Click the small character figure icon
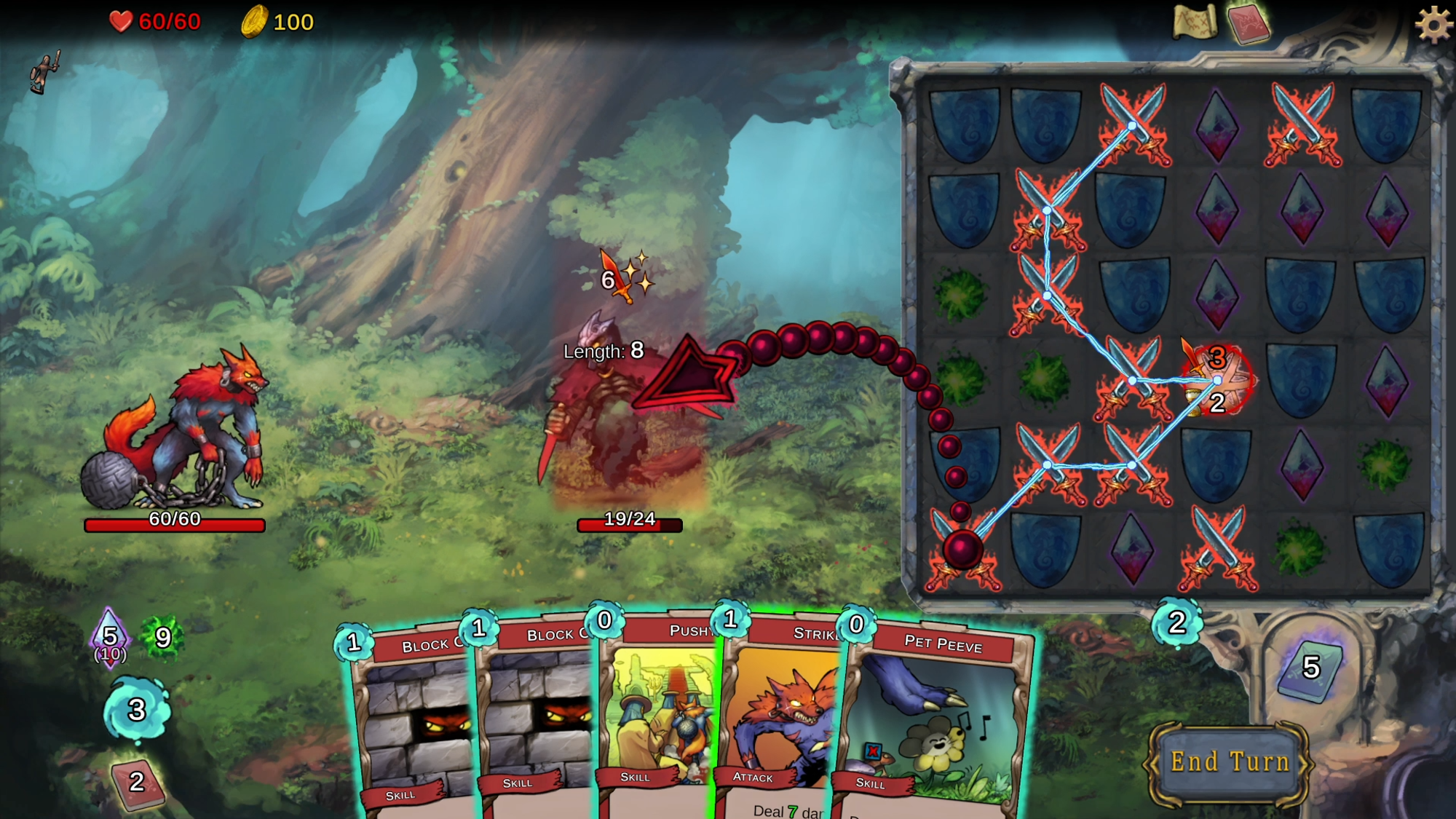This screenshot has height=819, width=1456. pos(44,73)
